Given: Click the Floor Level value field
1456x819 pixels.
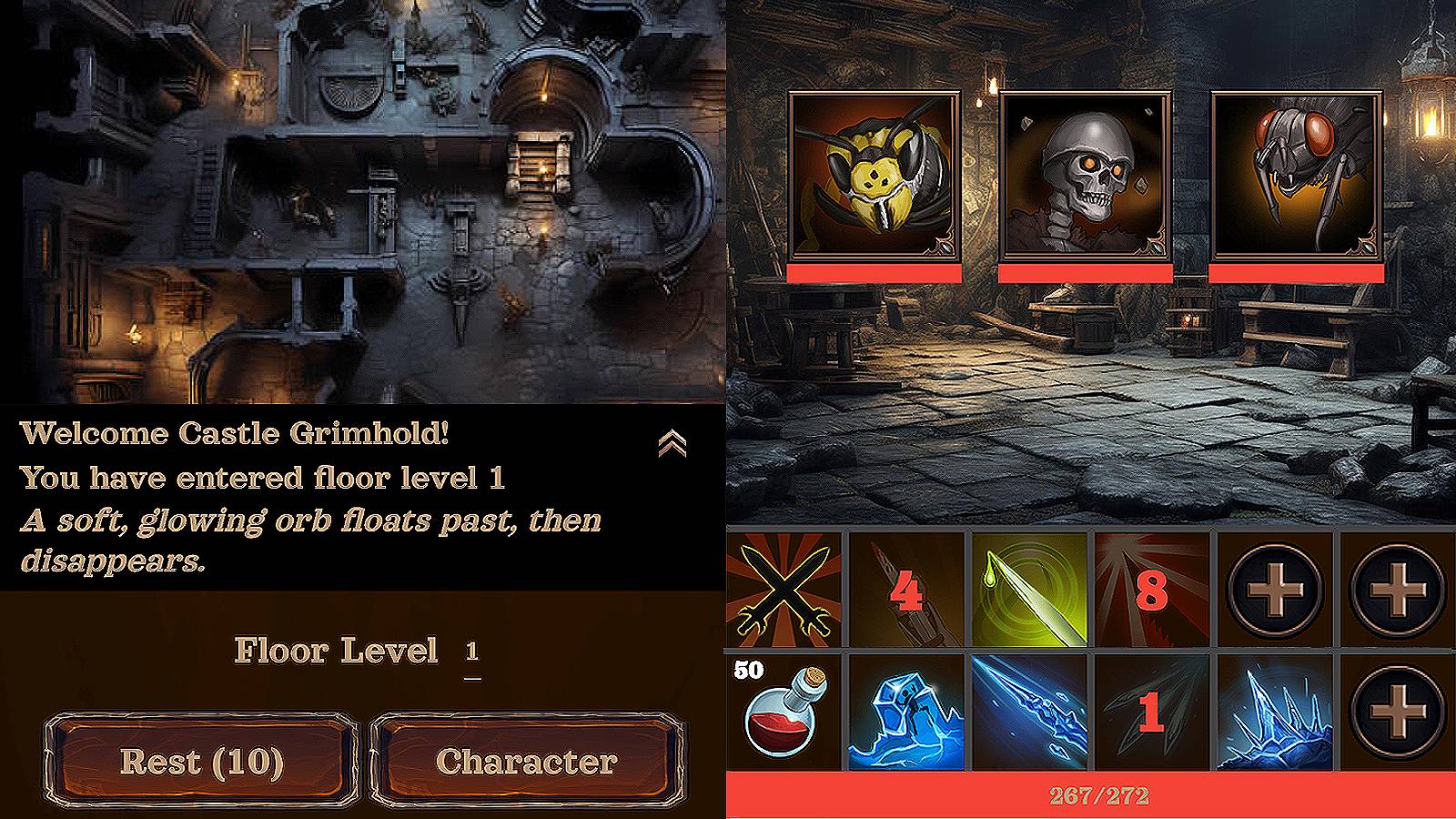Looking at the screenshot, I should coord(470,652).
